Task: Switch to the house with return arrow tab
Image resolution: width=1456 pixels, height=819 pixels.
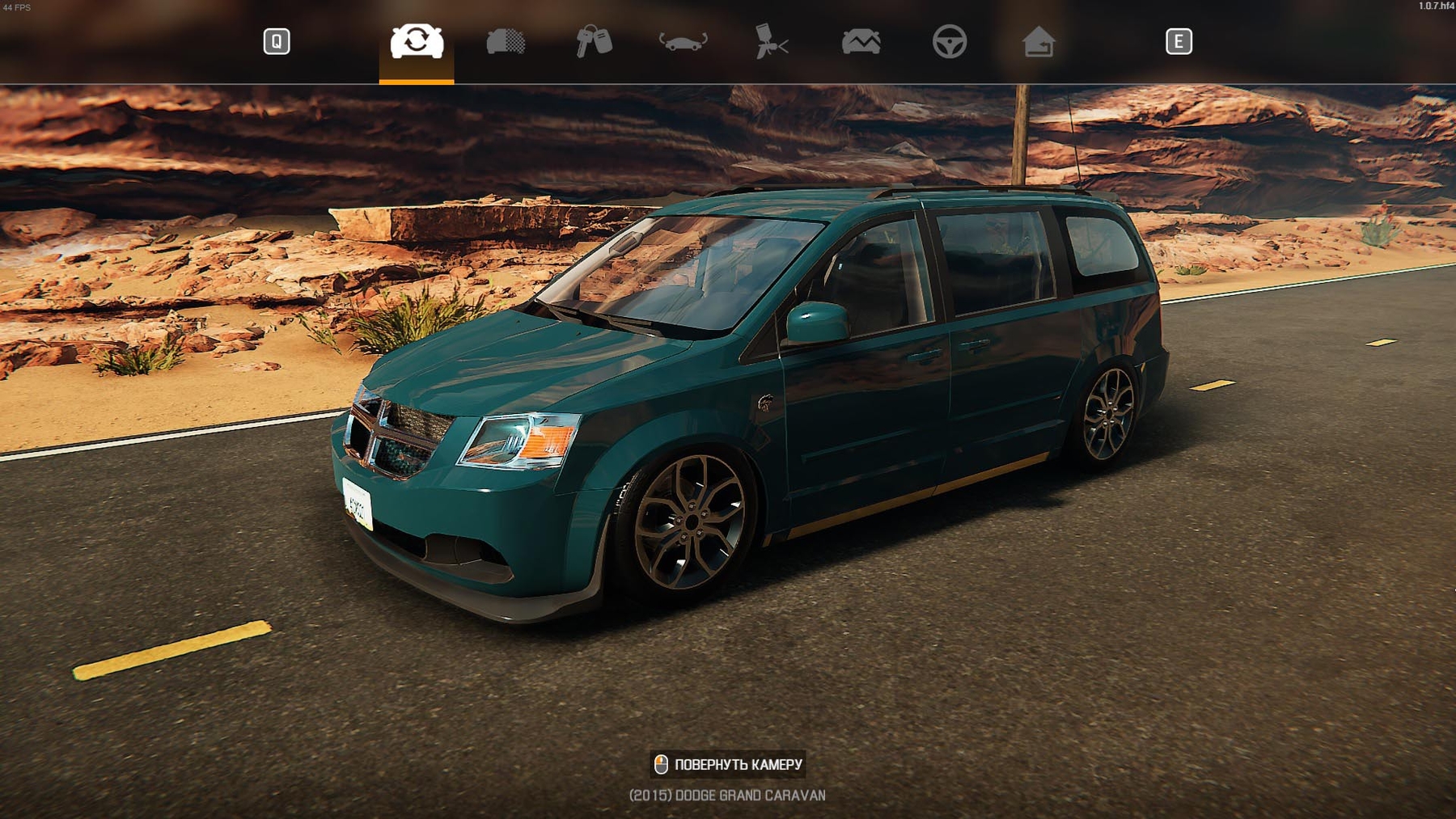Action: tap(1038, 41)
